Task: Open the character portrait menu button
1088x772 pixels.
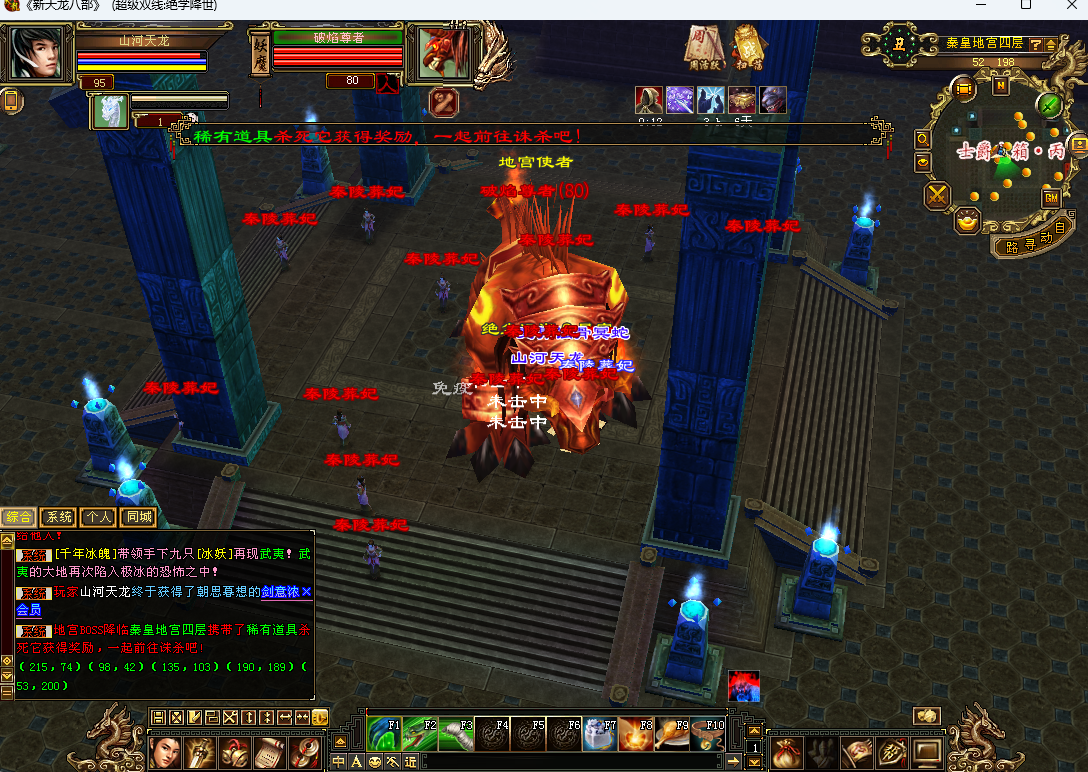Action: [x=164, y=752]
